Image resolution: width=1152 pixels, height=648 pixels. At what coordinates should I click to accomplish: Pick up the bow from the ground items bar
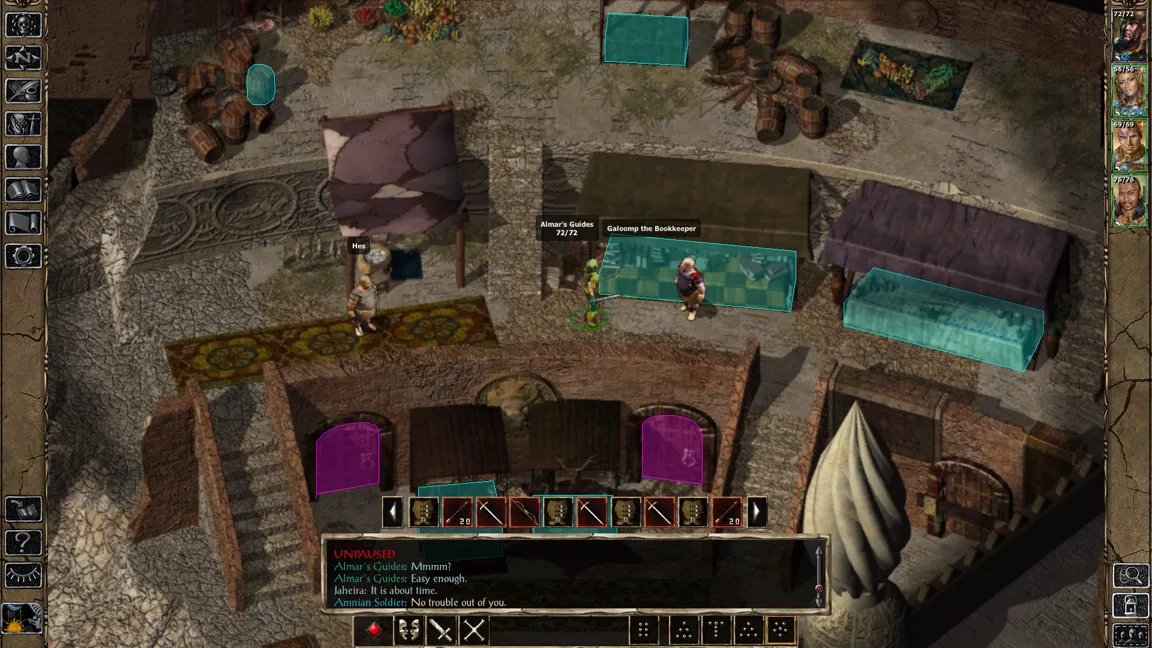[x=525, y=512]
